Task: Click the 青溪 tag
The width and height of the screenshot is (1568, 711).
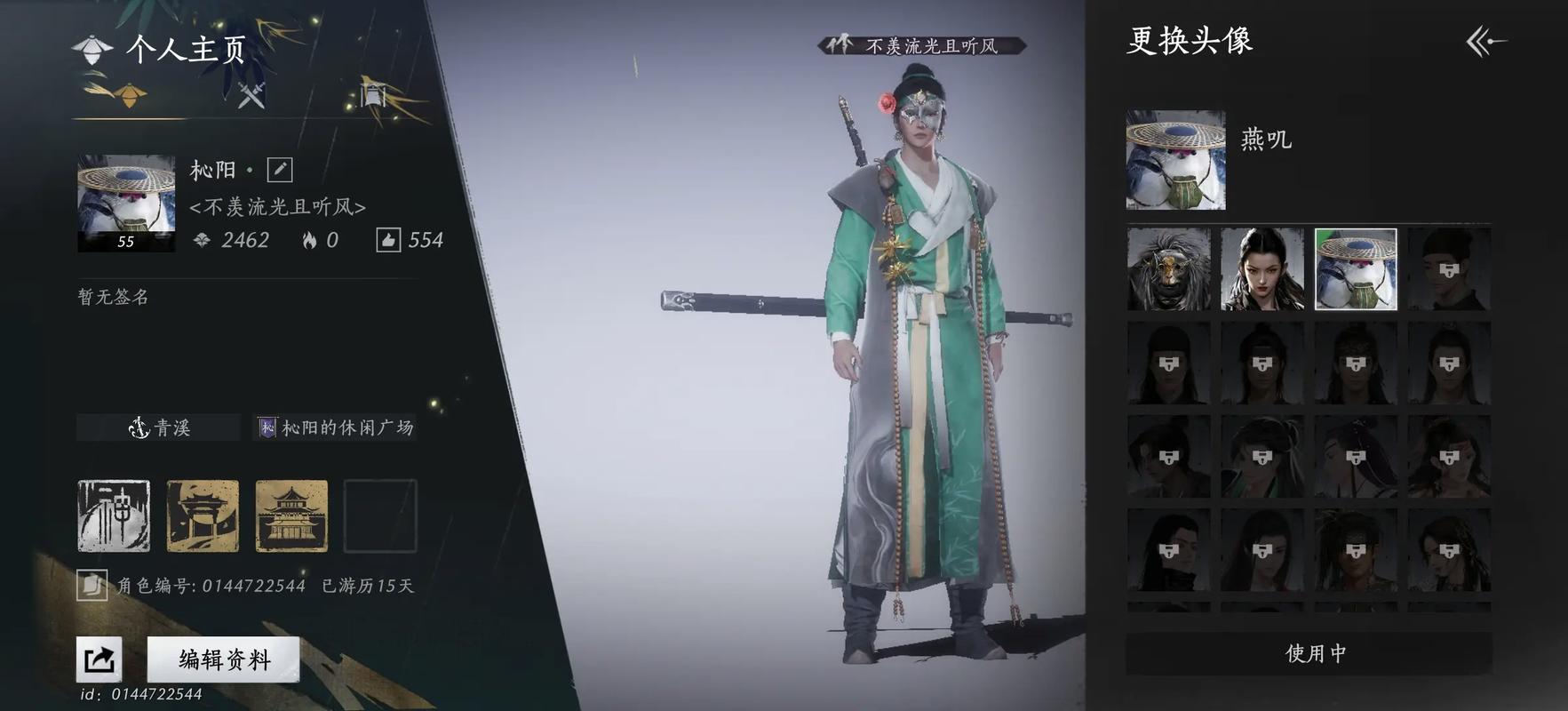Action: click(x=159, y=427)
